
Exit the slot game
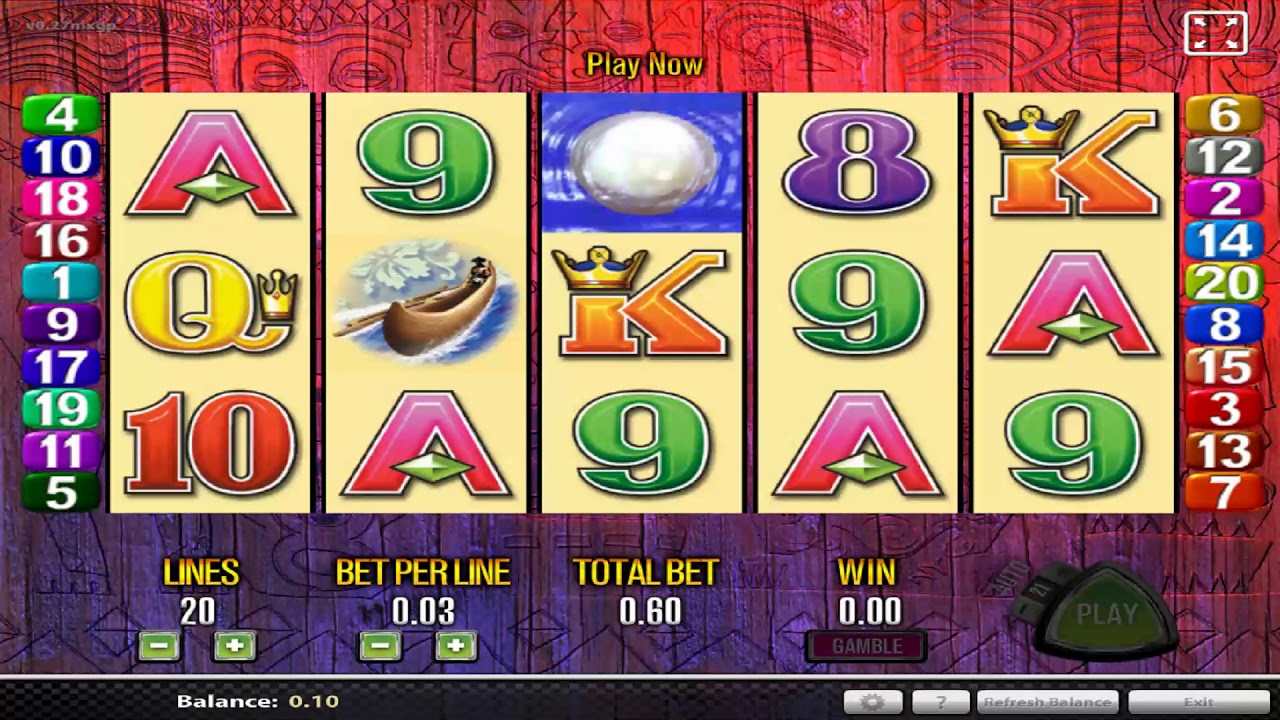coord(1198,702)
